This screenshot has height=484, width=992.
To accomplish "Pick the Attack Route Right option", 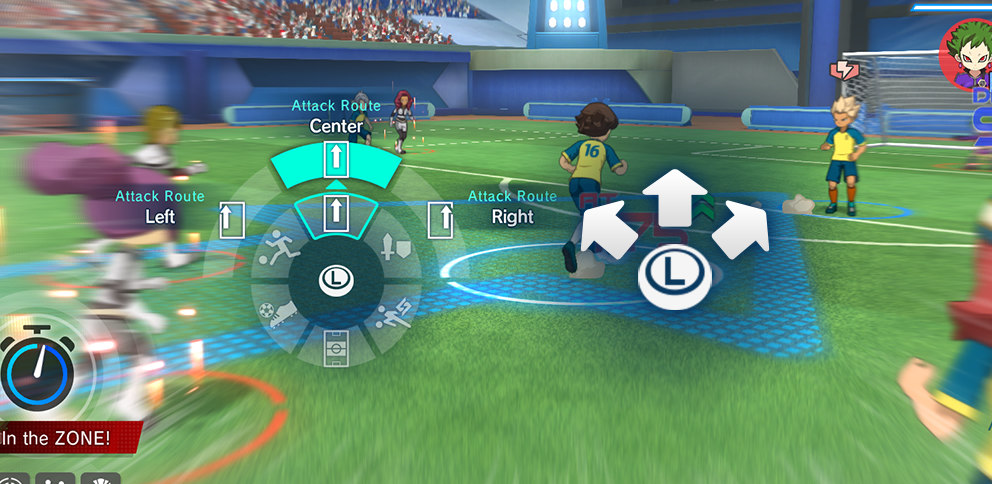I will point(441,219).
